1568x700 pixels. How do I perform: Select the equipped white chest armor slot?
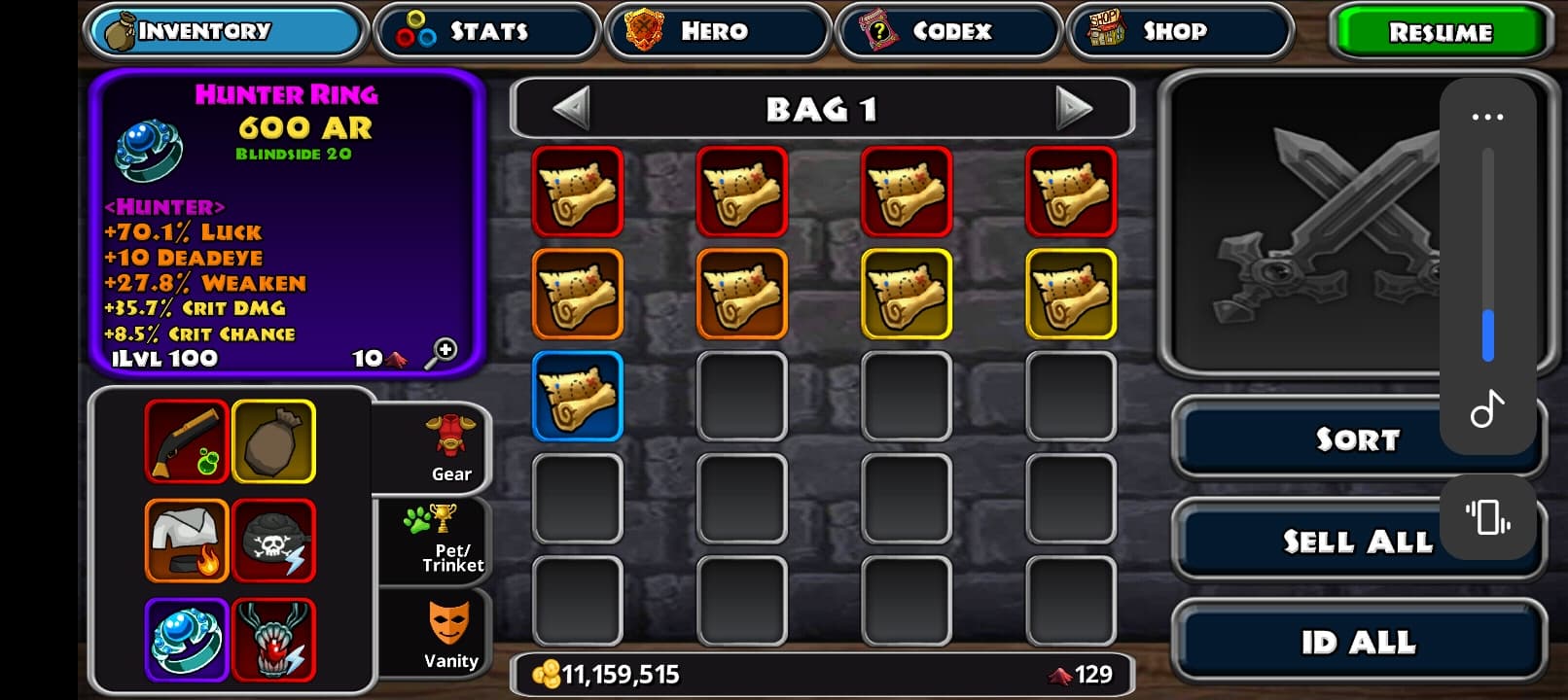[x=187, y=541]
